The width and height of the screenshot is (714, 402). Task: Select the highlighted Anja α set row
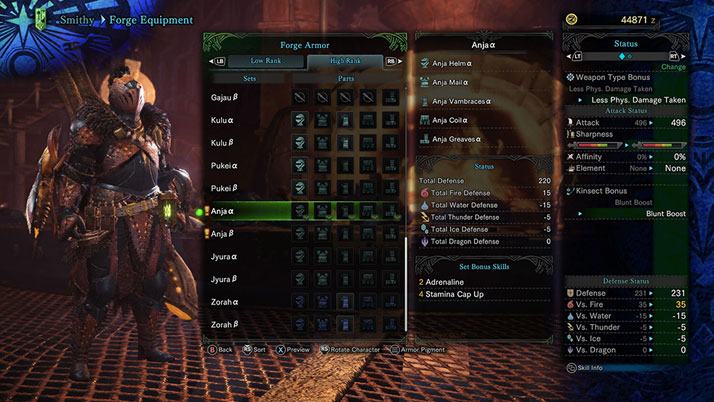click(x=224, y=211)
